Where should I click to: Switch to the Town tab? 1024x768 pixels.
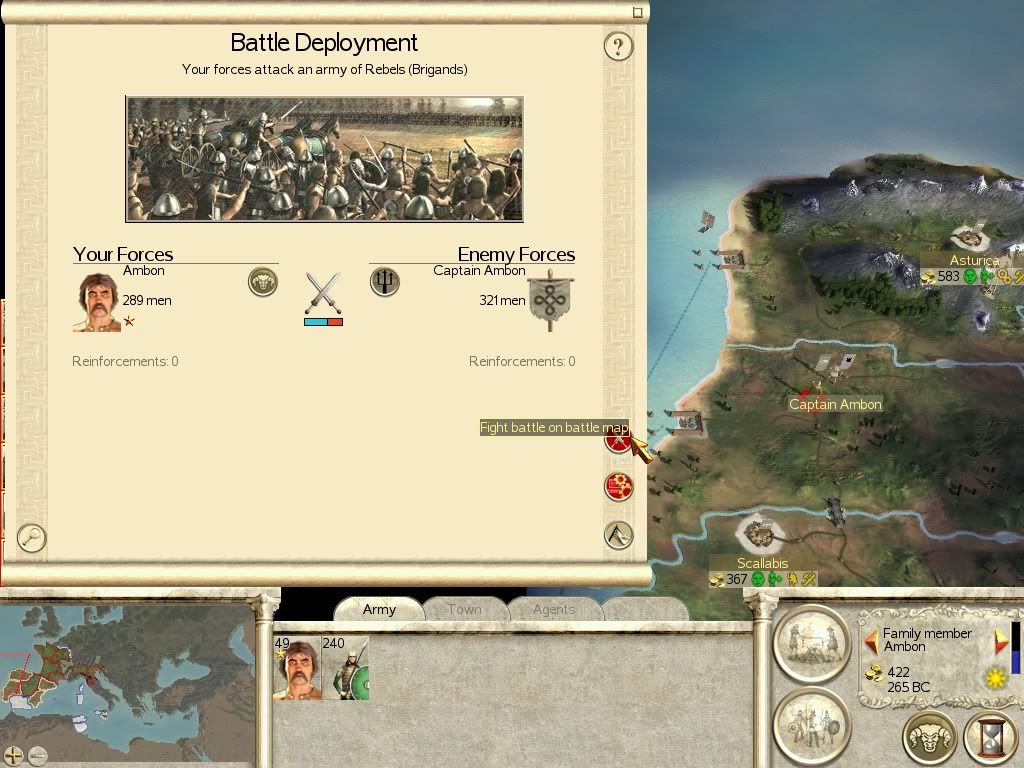464,609
